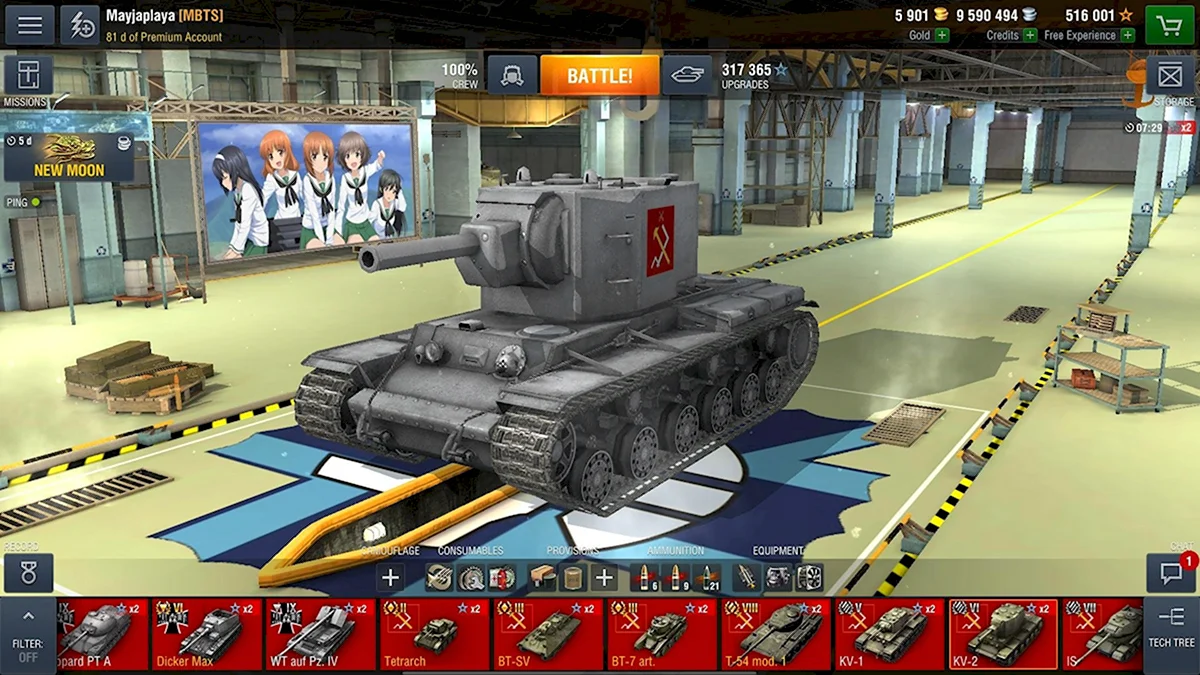This screenshot has width=1200, height=675.
Task: Add gold with the plus button
Action: pyautogui.click(x=942, y=35)
